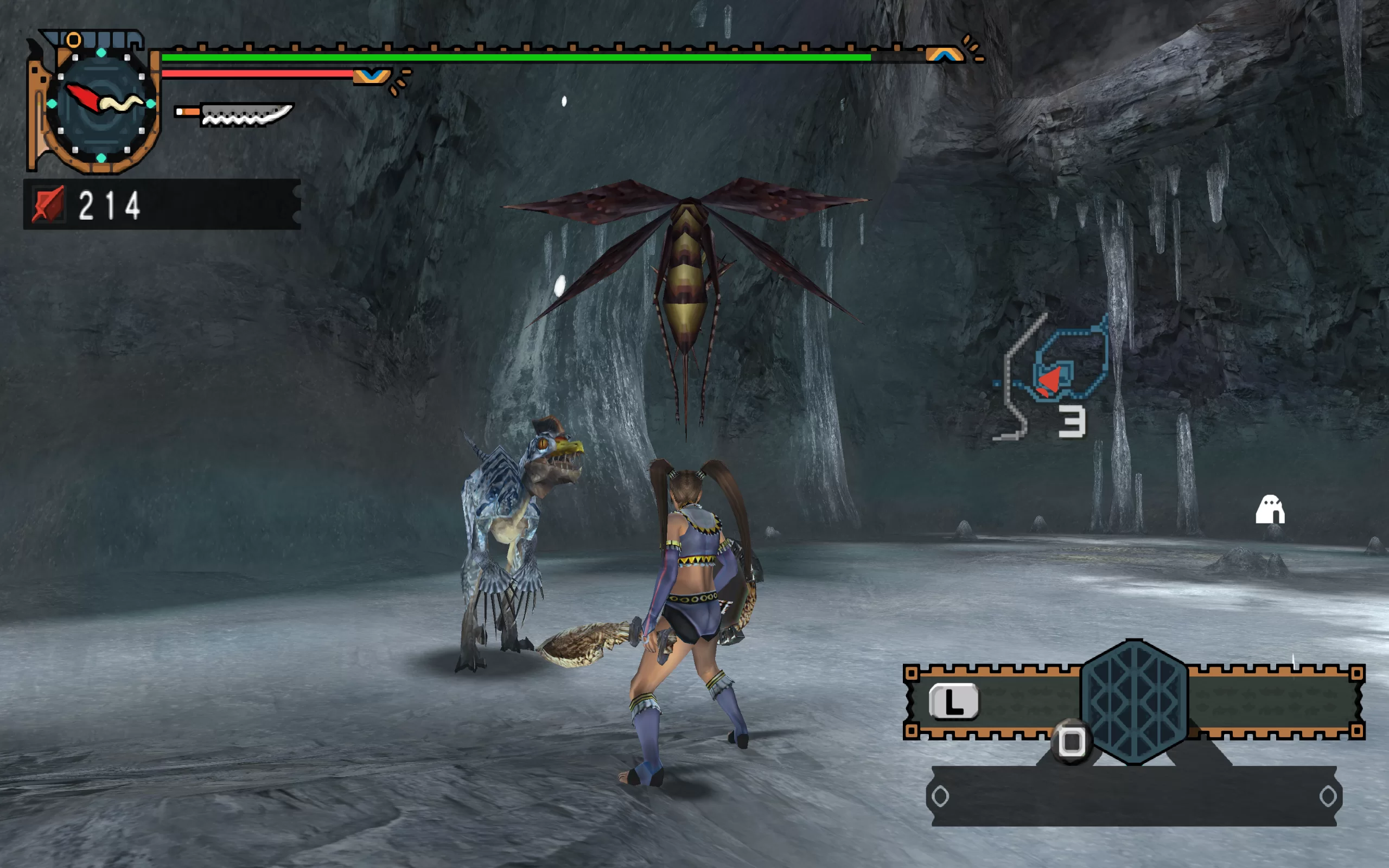The height and width of the screenshot is (868, 1389).
Task: Select the hexagonal item slot
Action: click(x=1133, y=701)
